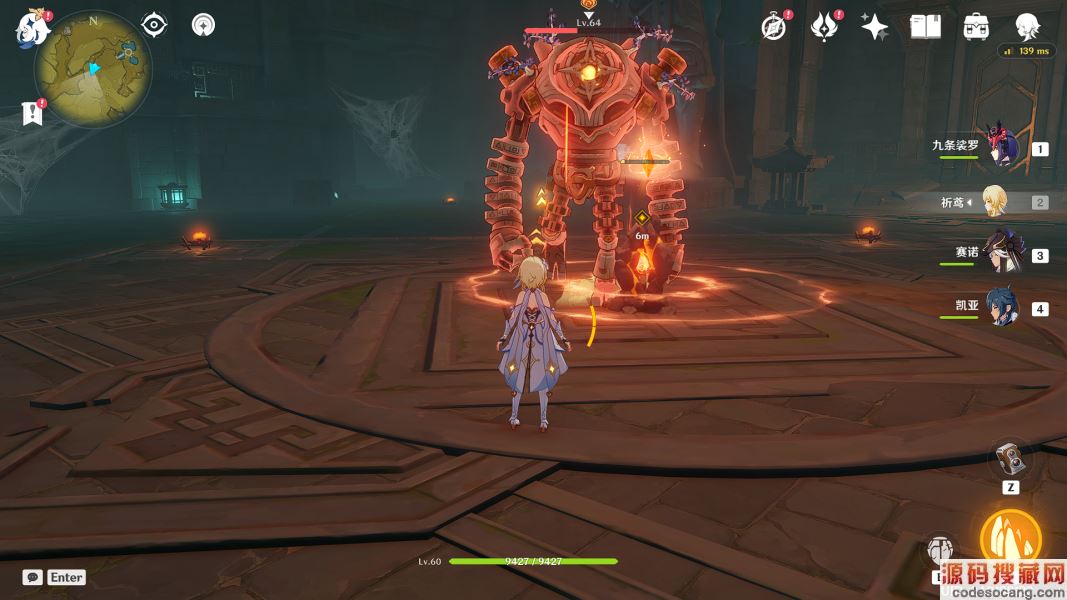Image resolution: width=1067 pixels, height=600 pixels.
Task: Open the chat box
Action: pyautogui.click(x=33, y=577)
